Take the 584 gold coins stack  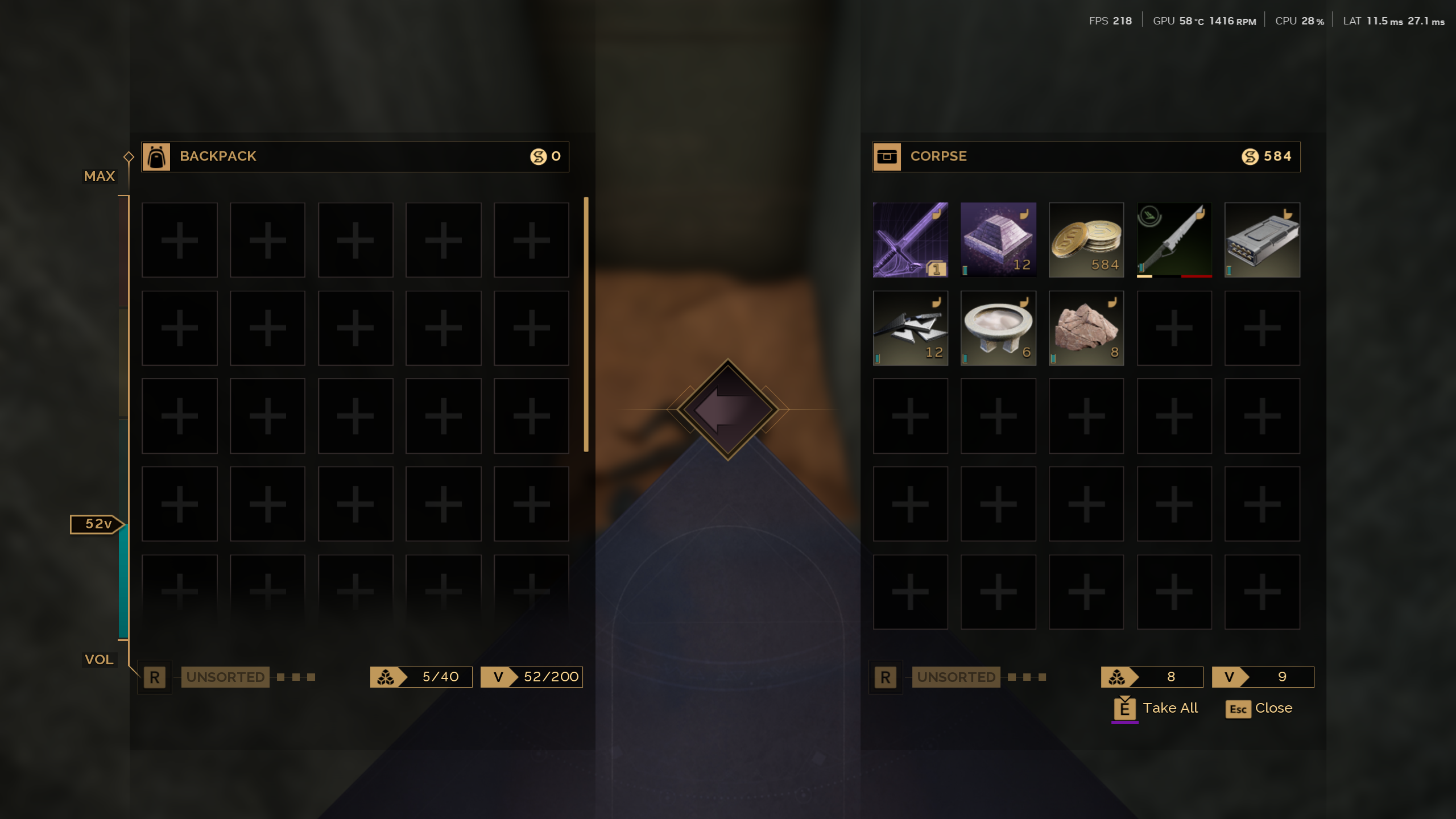[x=1086, y=239]
